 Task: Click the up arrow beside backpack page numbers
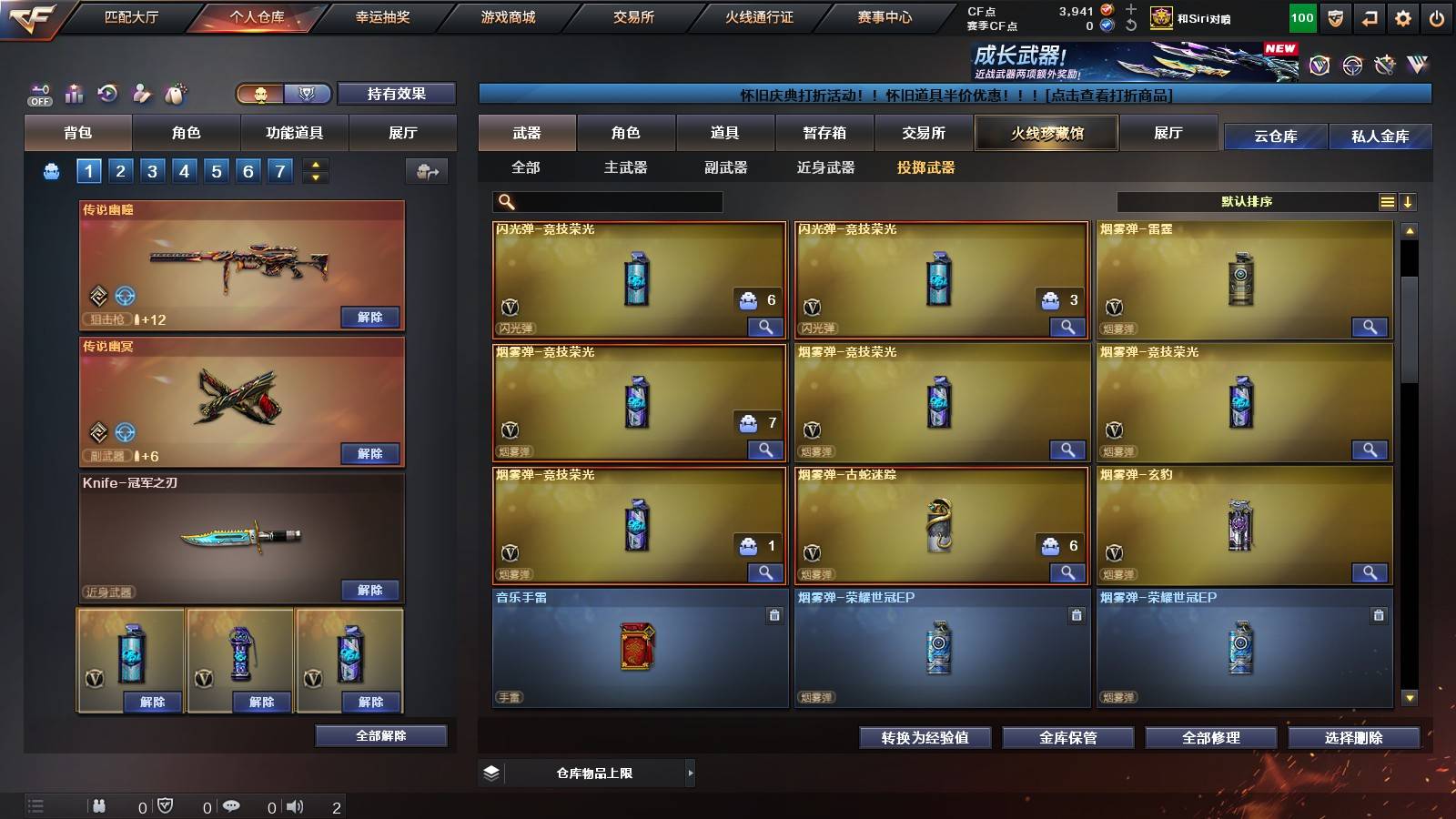(x=318, y=166)
